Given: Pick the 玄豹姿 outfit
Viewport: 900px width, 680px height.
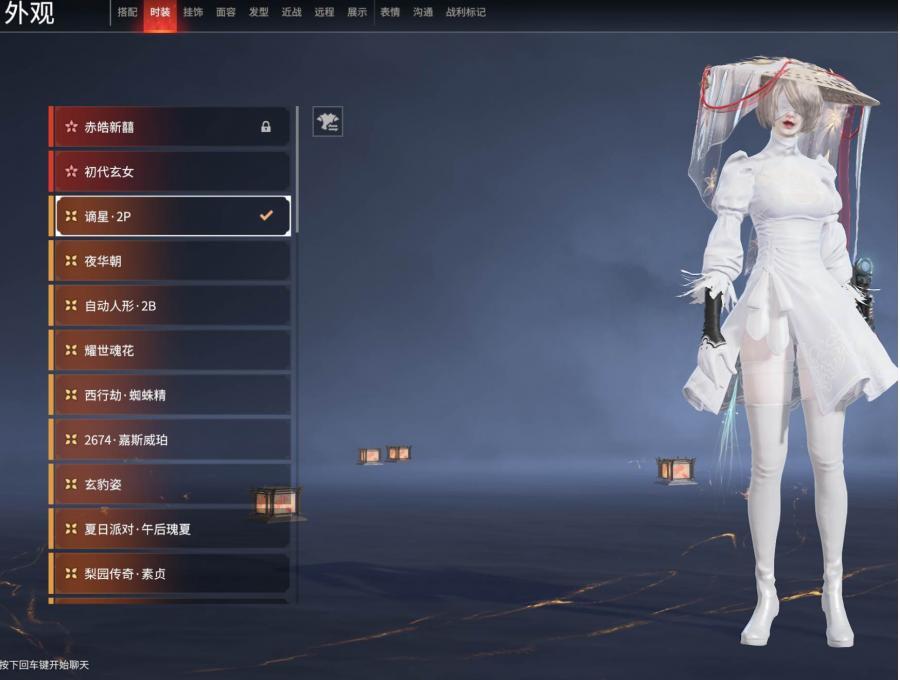Looking at the screenshot, I should tap(170, 485).
